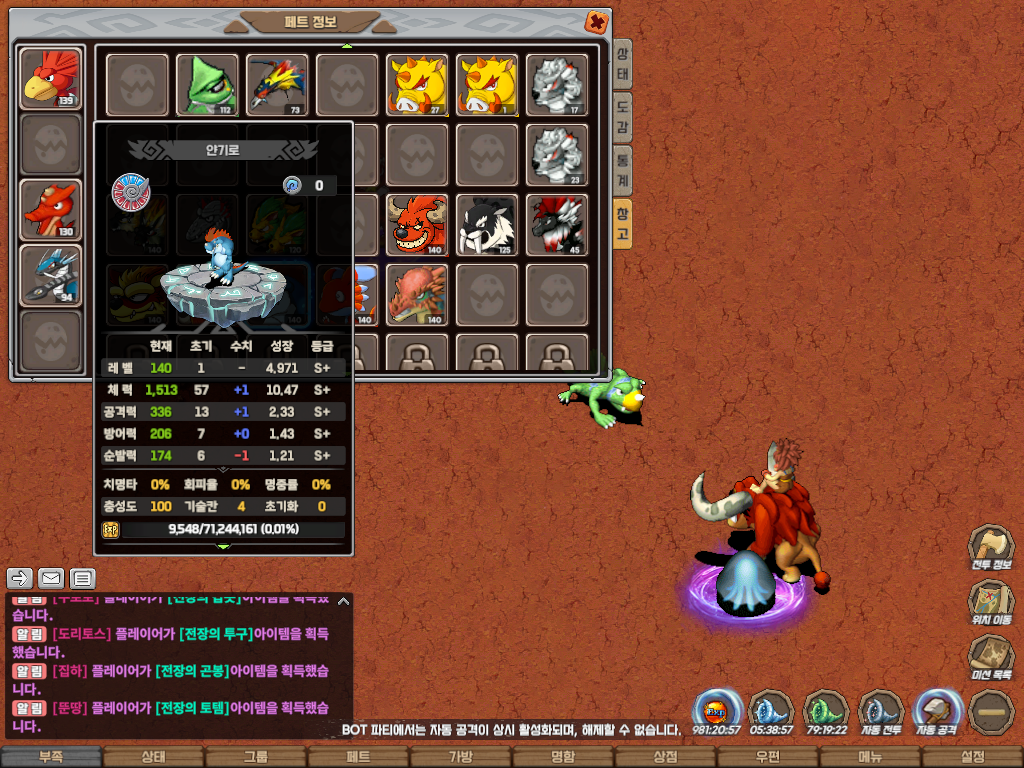Screen dimensions: 1024x768
Task: Open 설정 settings
Action: 972,757
